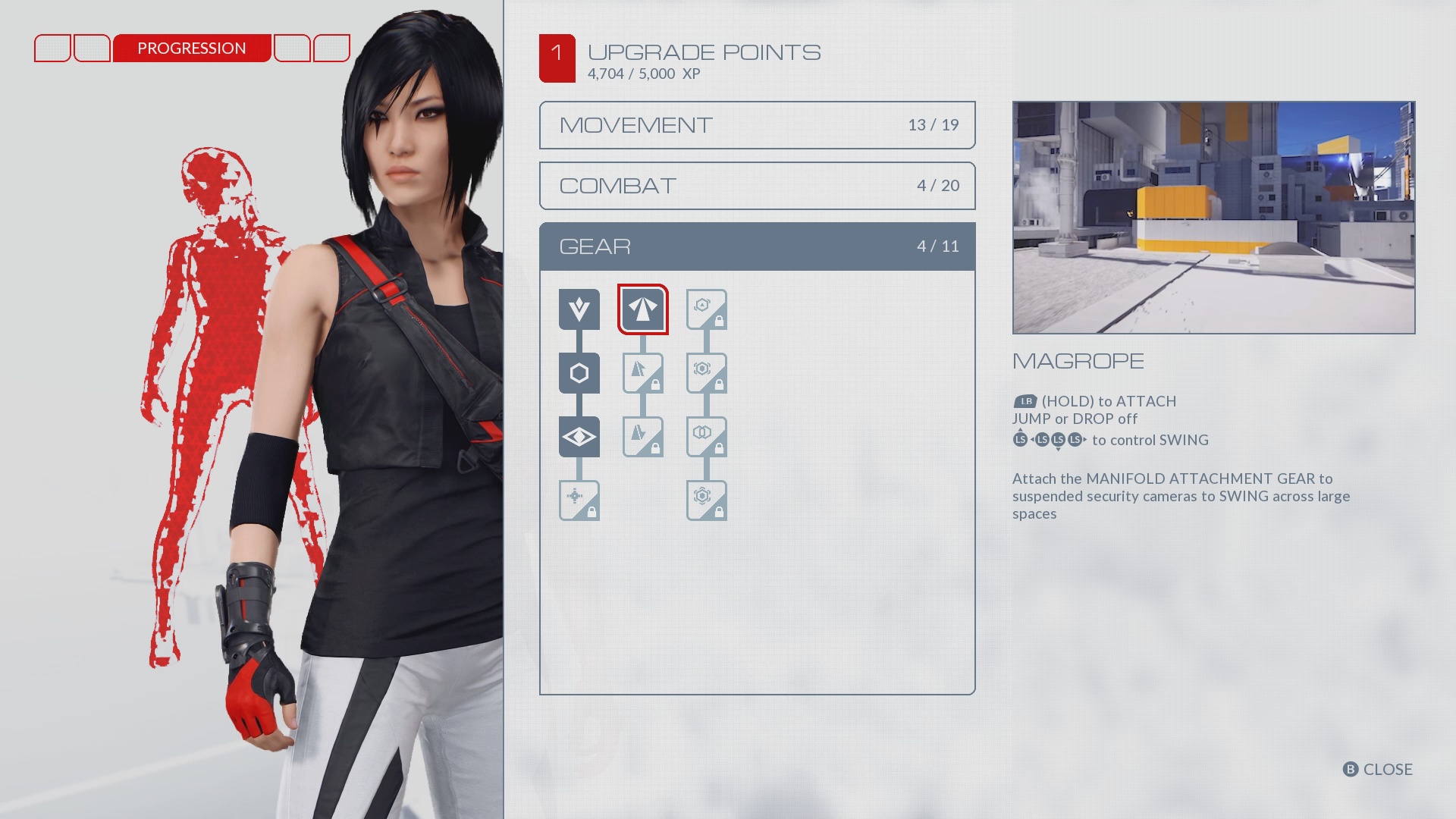
Task: Close the progression menu
Action: (1378, 769)
